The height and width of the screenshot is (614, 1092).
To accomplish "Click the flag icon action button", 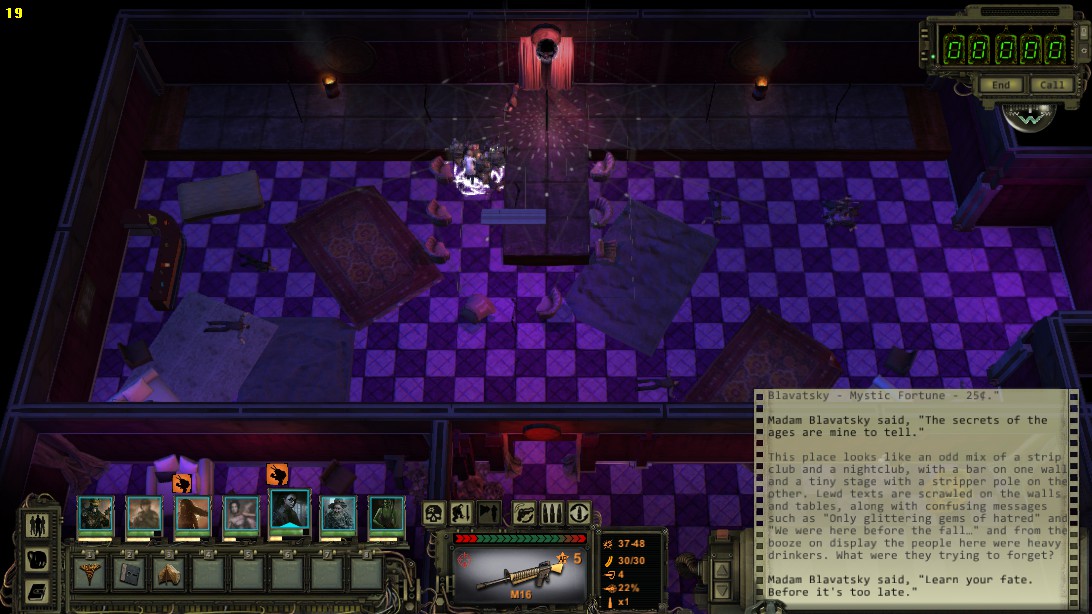I will (489, 514).
